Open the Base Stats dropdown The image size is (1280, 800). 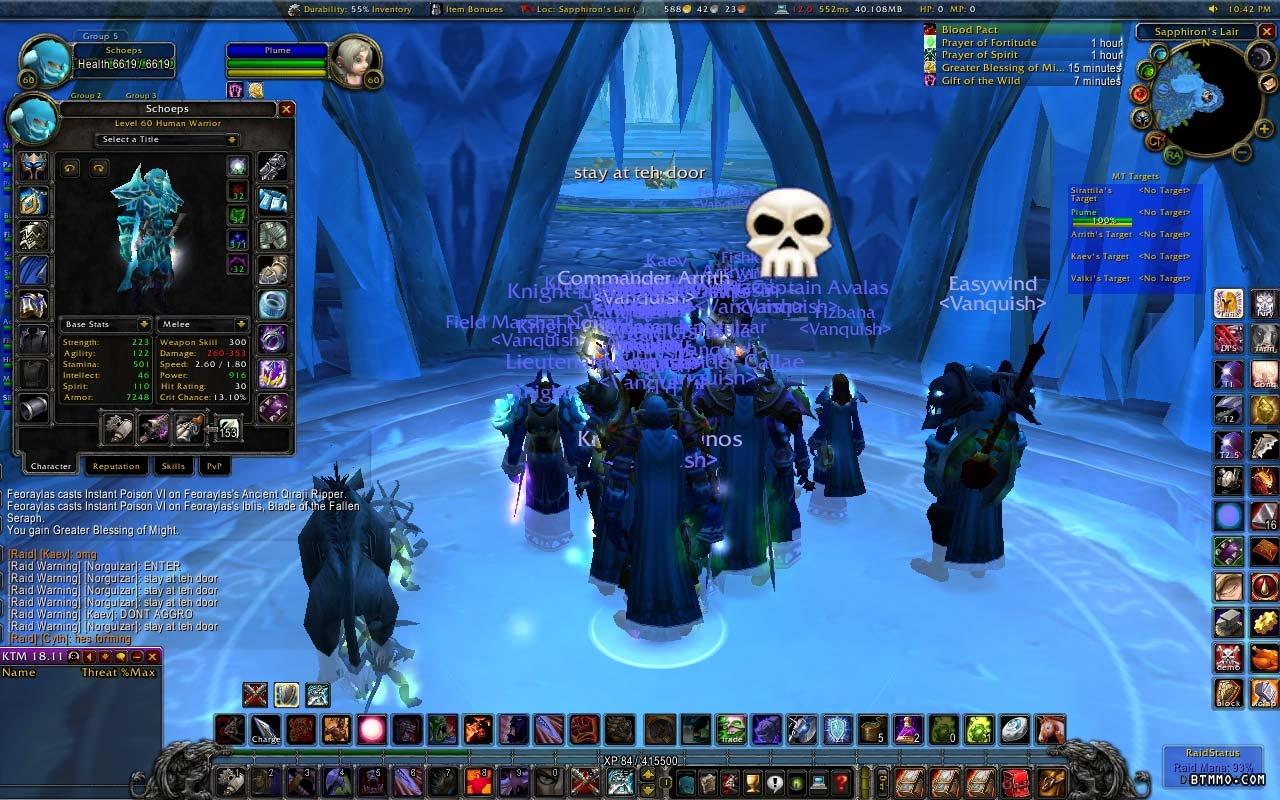tap(106, 324)
